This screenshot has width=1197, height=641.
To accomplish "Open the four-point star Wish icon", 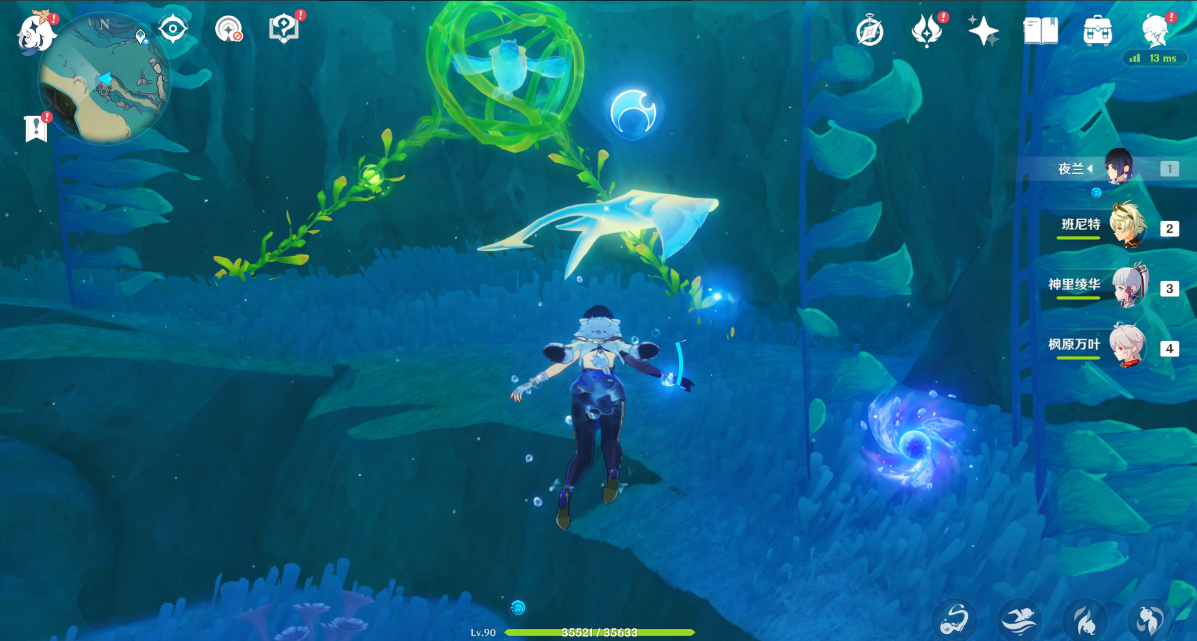I will point(983,31).
